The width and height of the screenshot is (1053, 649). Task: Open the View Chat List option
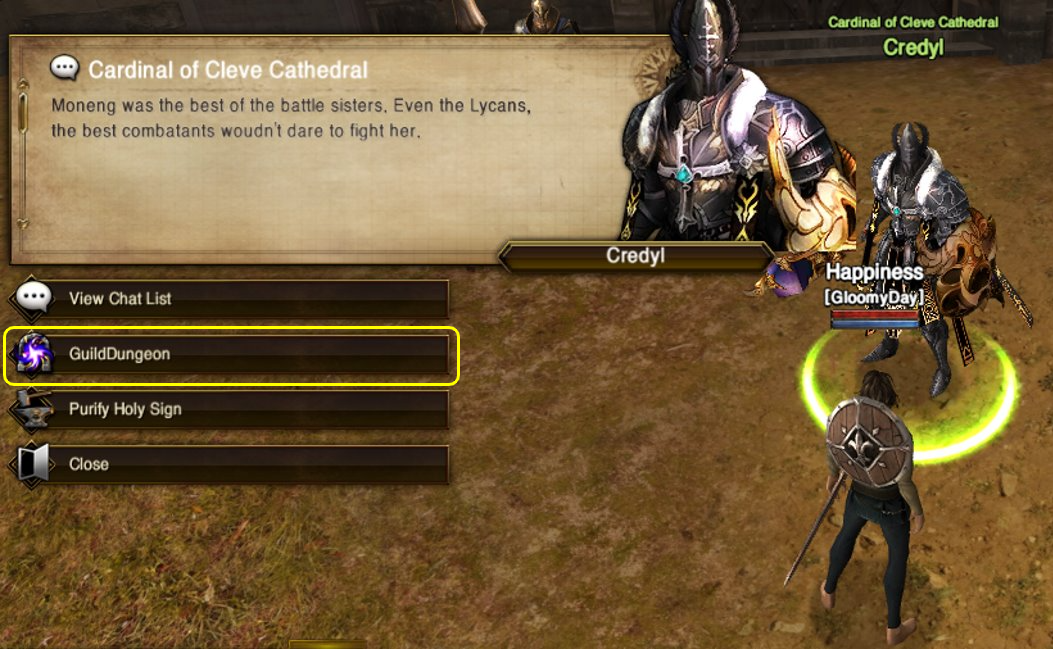click(230, 298)
